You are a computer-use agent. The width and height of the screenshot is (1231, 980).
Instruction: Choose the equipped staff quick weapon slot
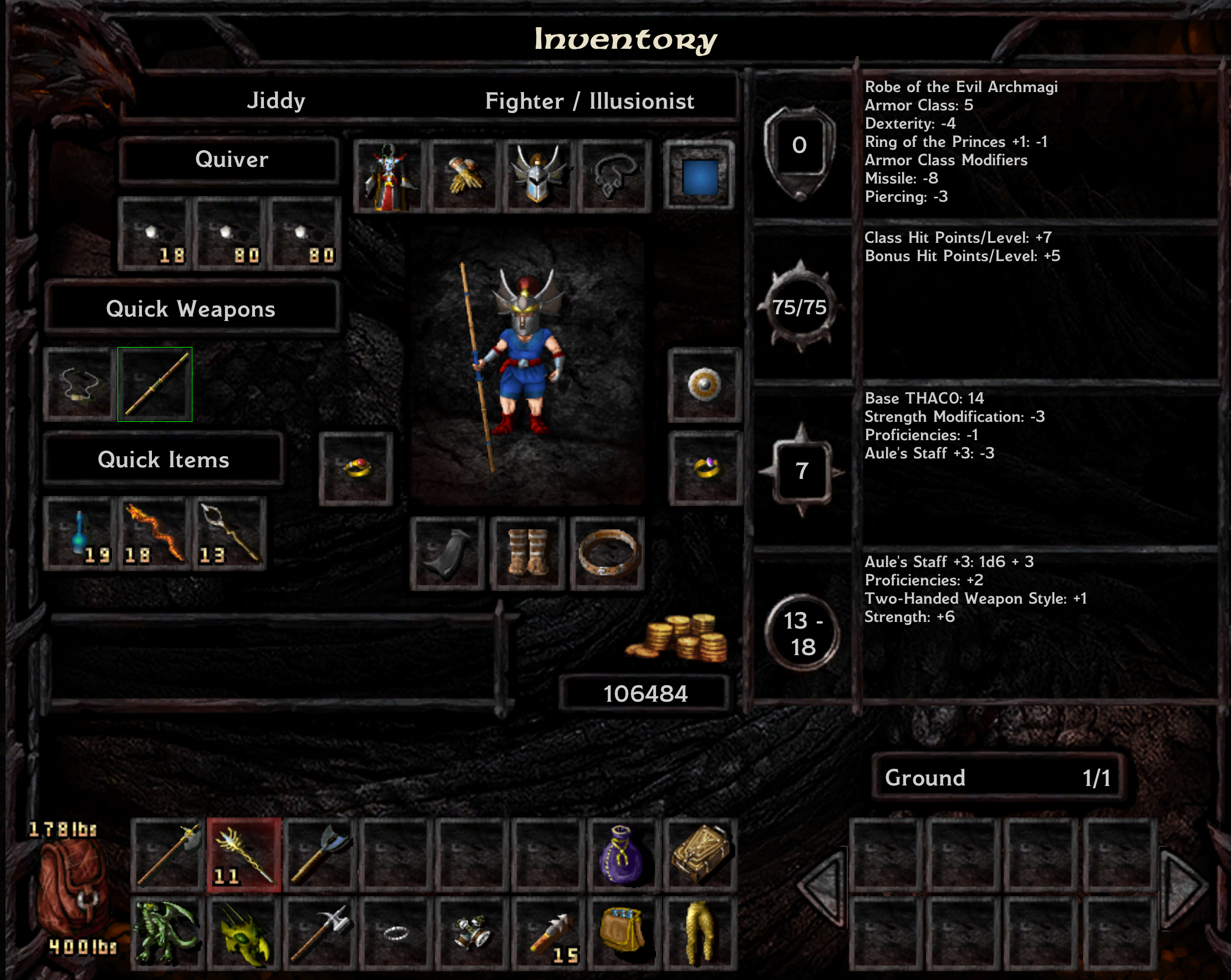pyautogui.click(x=155, y=385)
